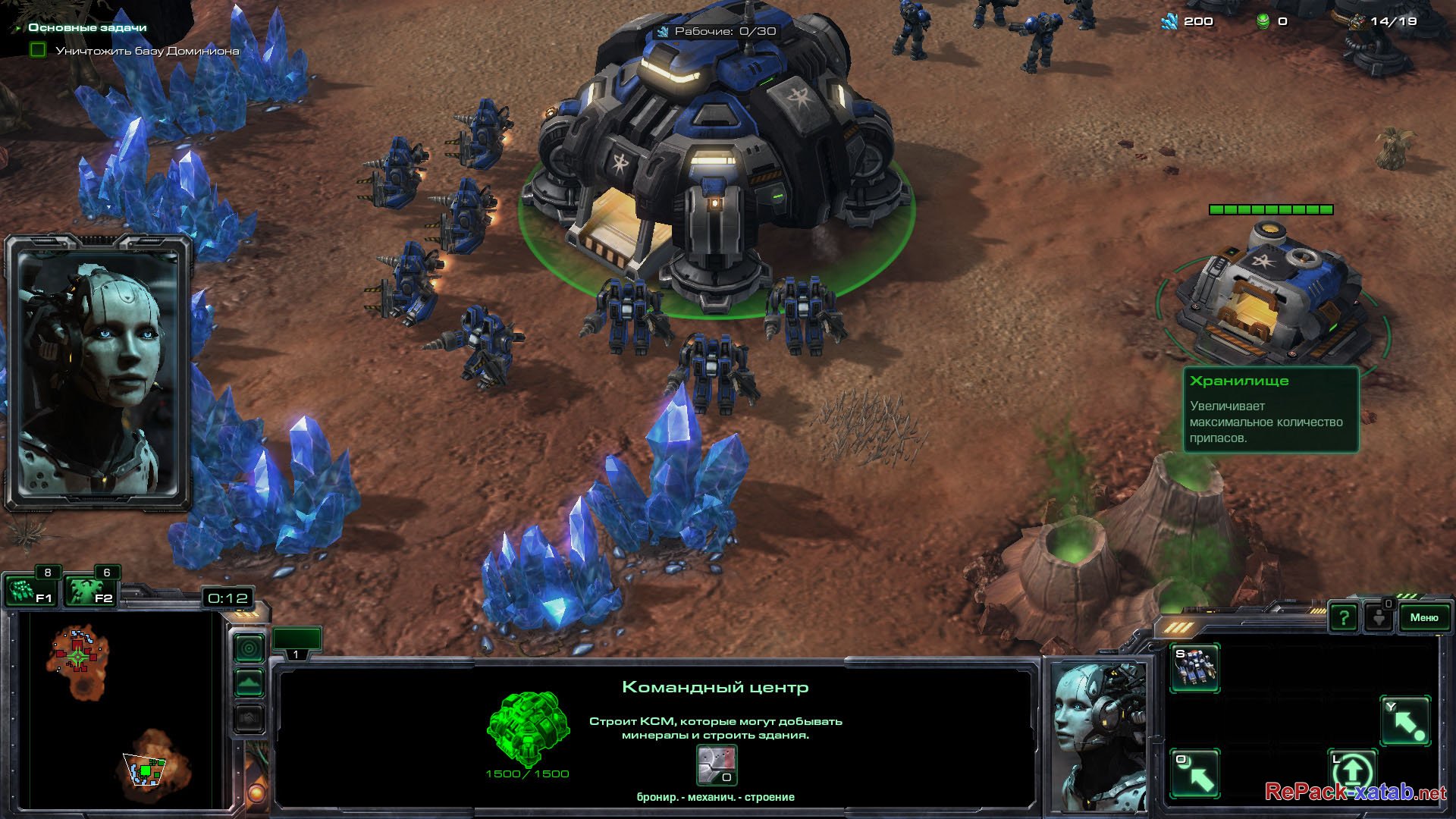Screen dimensions: 1456x819
Task: Open the Меню button
Action: click(1423, 617)
